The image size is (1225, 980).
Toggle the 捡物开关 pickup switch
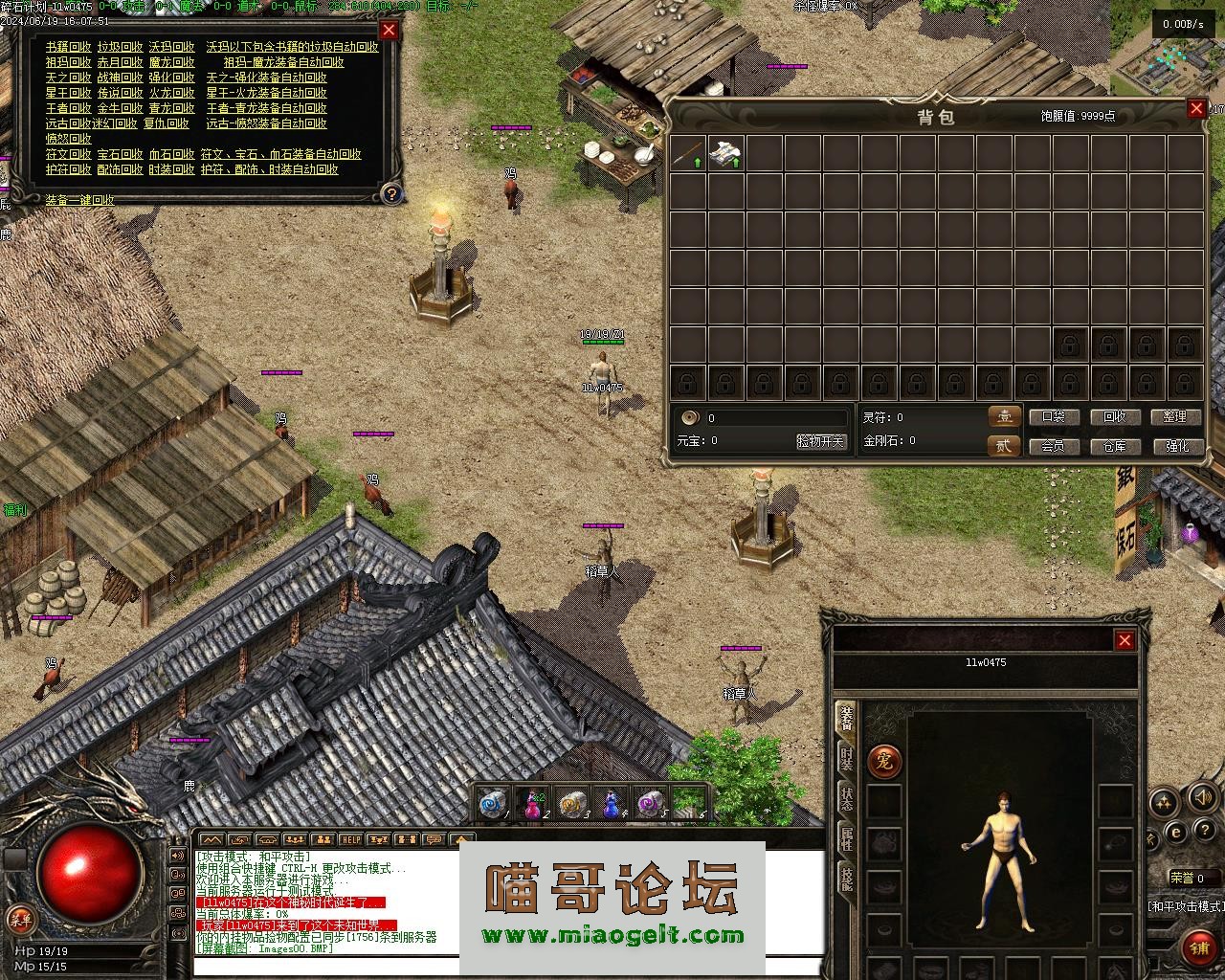pos(821,441)
